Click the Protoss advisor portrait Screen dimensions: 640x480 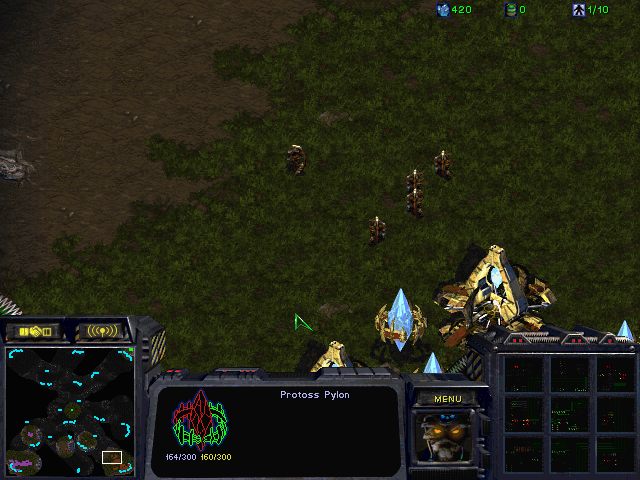point(447,438)
